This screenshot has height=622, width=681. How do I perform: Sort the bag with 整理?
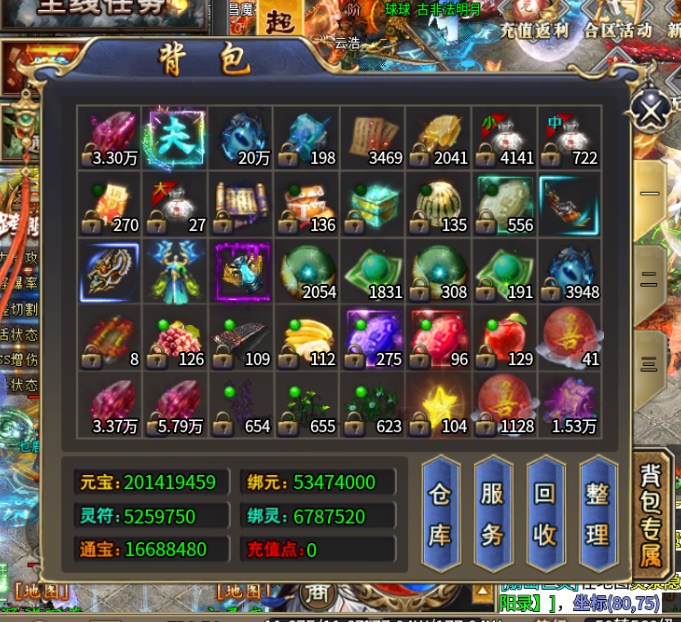click(x=597, y=514)
